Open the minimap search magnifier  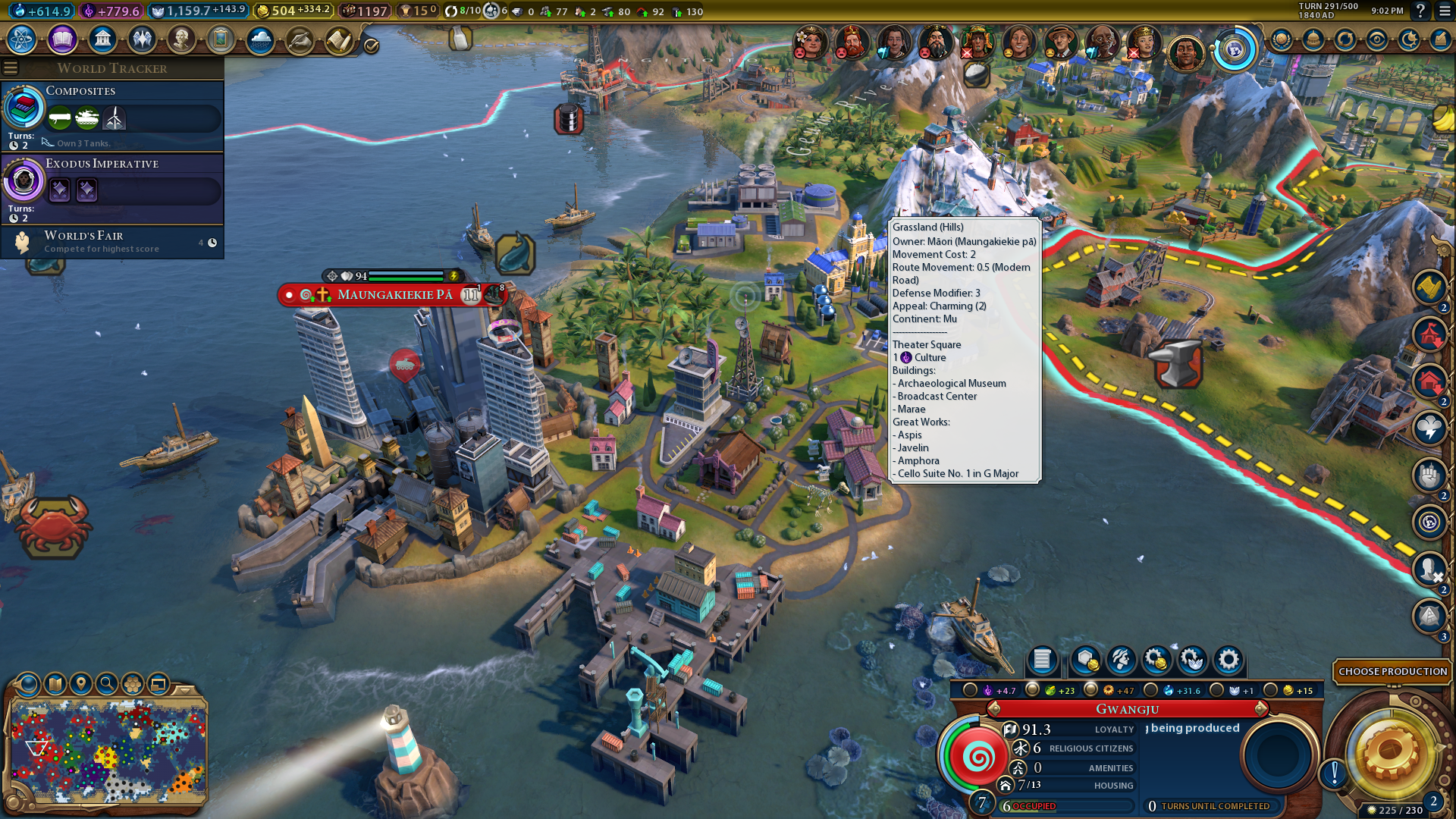[x=107, y=684]
